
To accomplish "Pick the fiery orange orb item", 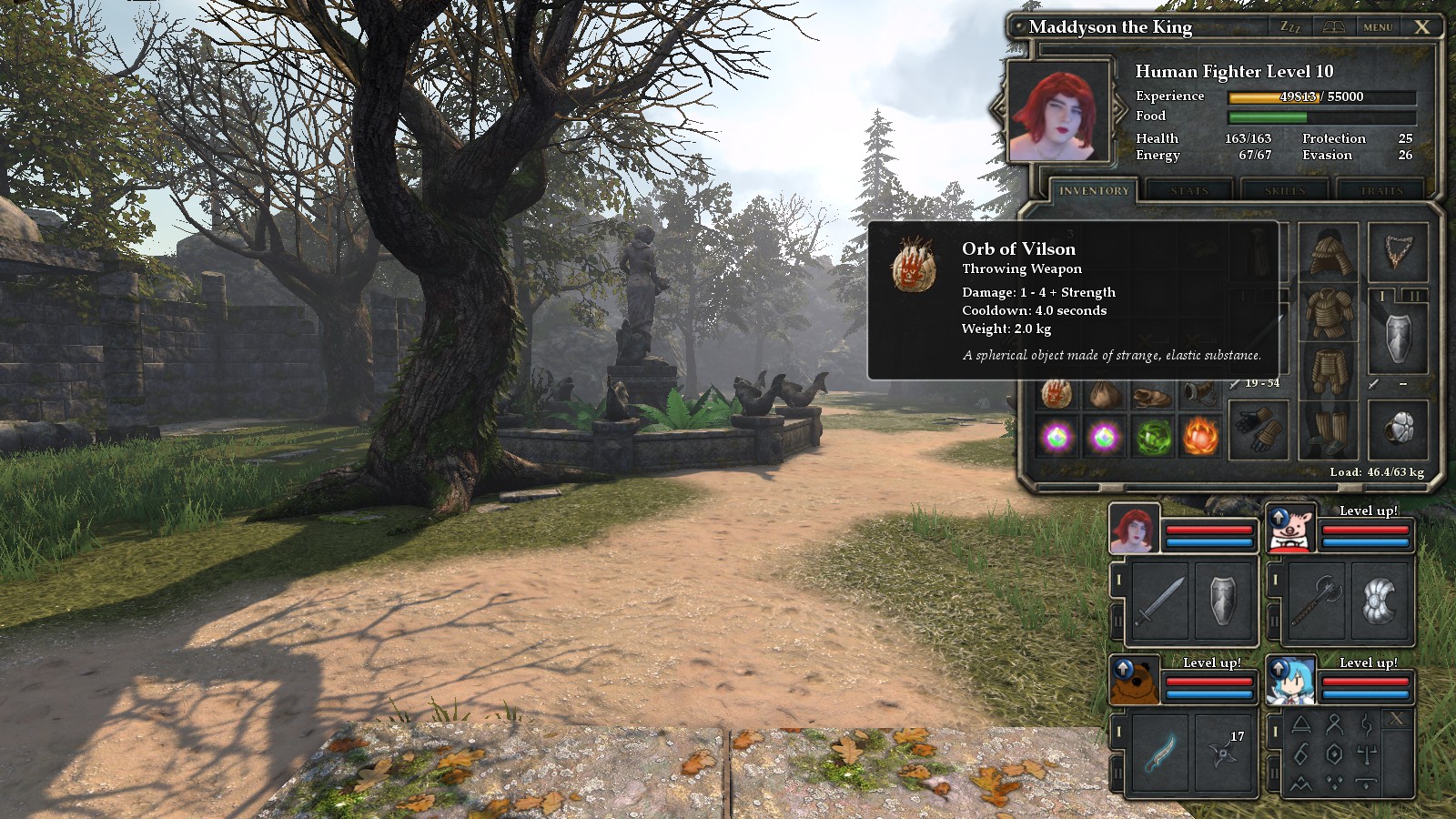I will (1200, 439).
